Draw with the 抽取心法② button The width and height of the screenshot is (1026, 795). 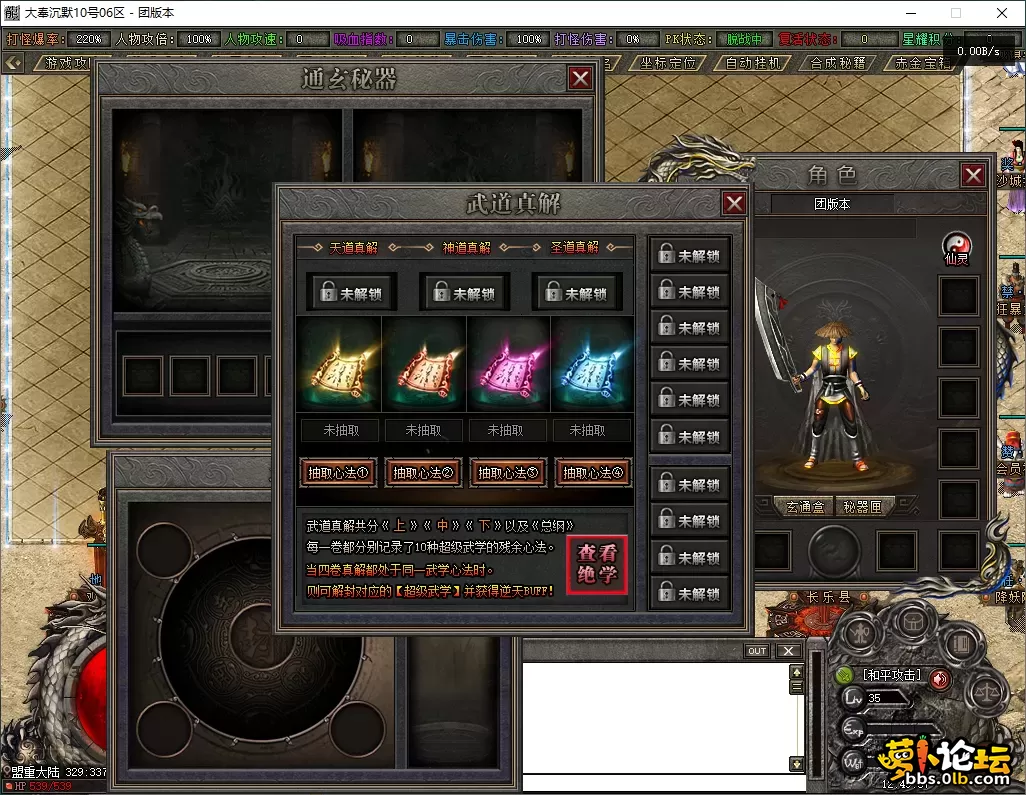pyautogui.click(x=423, y=473)
